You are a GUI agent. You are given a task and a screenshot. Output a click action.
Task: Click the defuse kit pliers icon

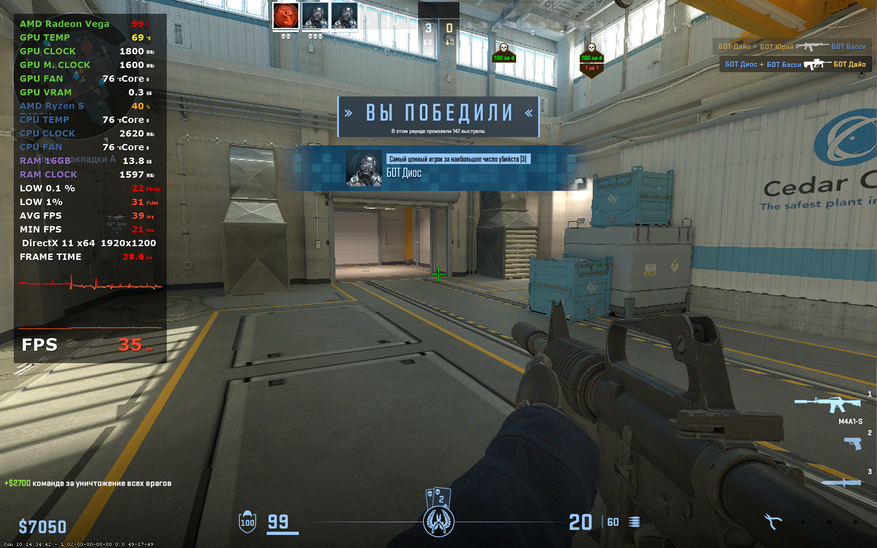773,521
